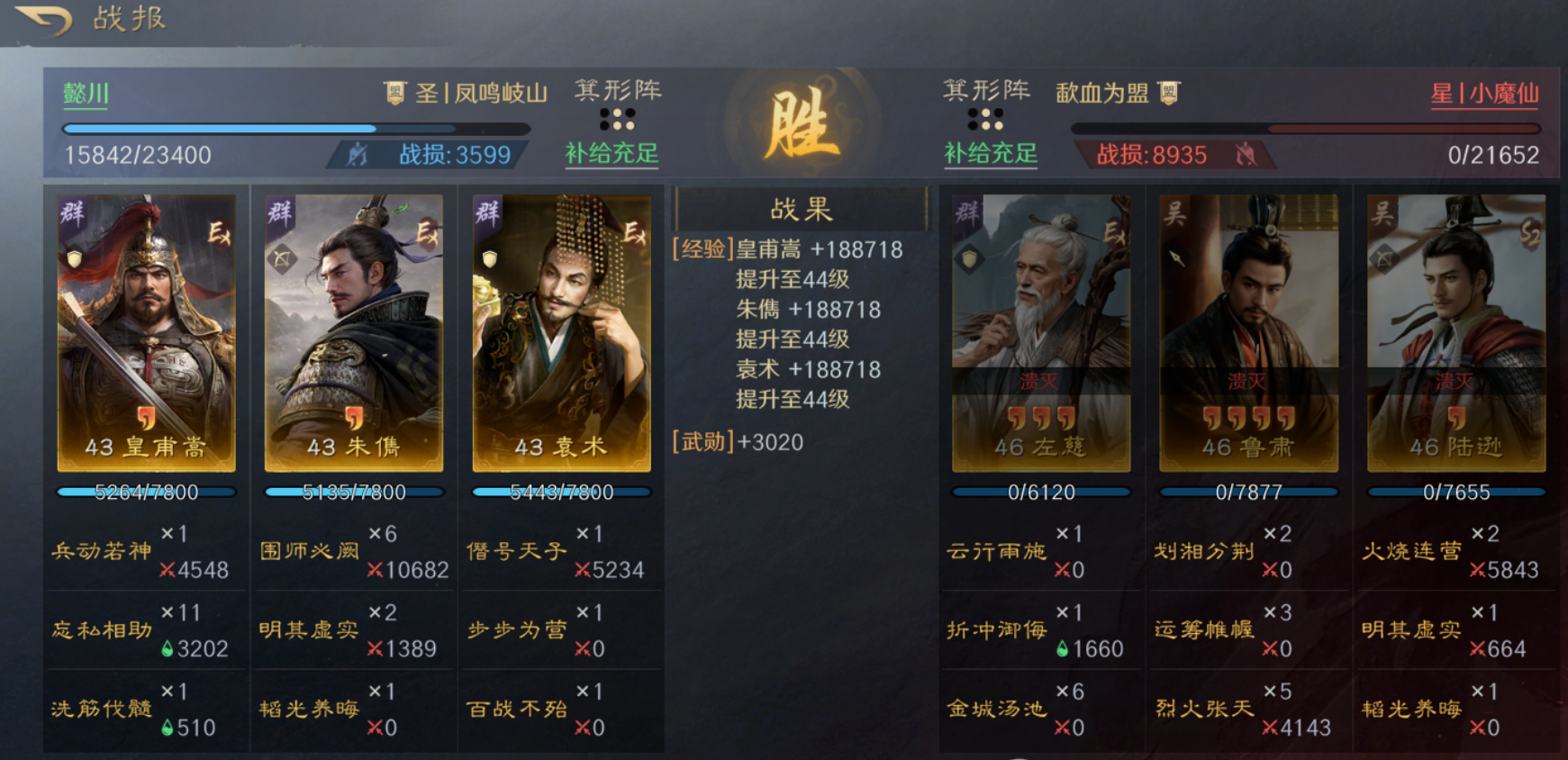Image resolution: width=1568 pixels, height=760 pixels.
Task: Click the soldier icon beside 战损:3599
Action: (357, 155)
